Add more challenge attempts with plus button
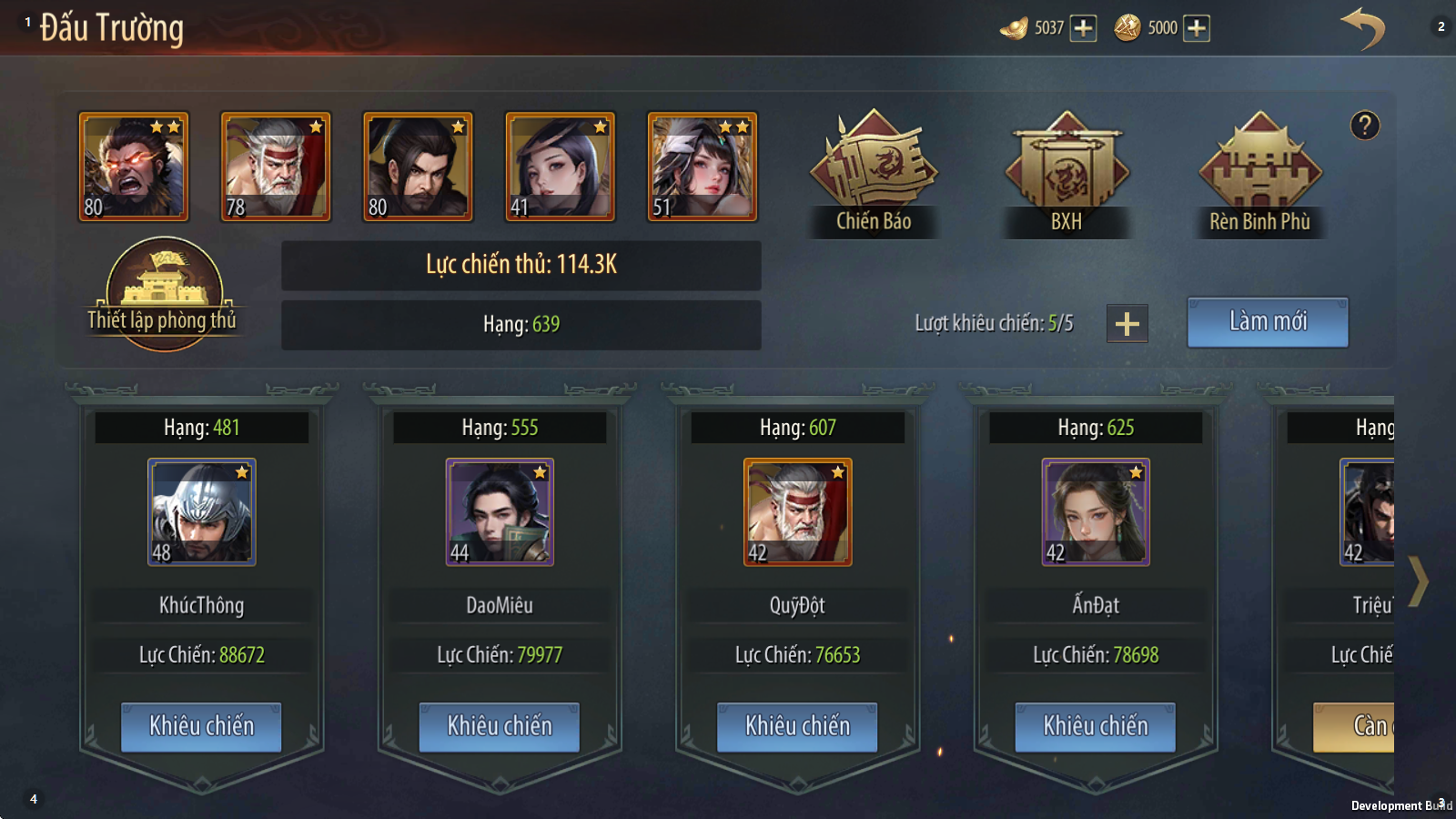This screenshot has height=819, width=1456. pyautogui.click(x=1127, y=324)
